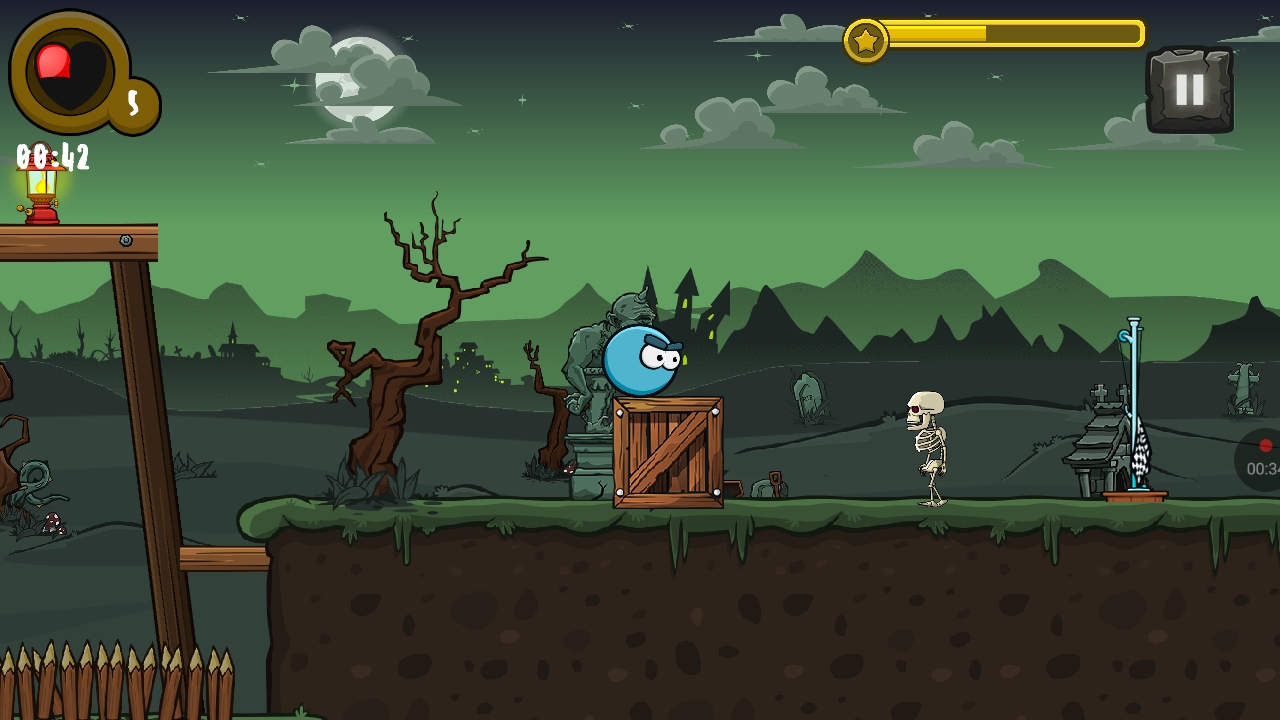The width and height of the screenshot is (1280, 720).
Task: Select the star icon on the progress bar
Action: tap(866, 40)
